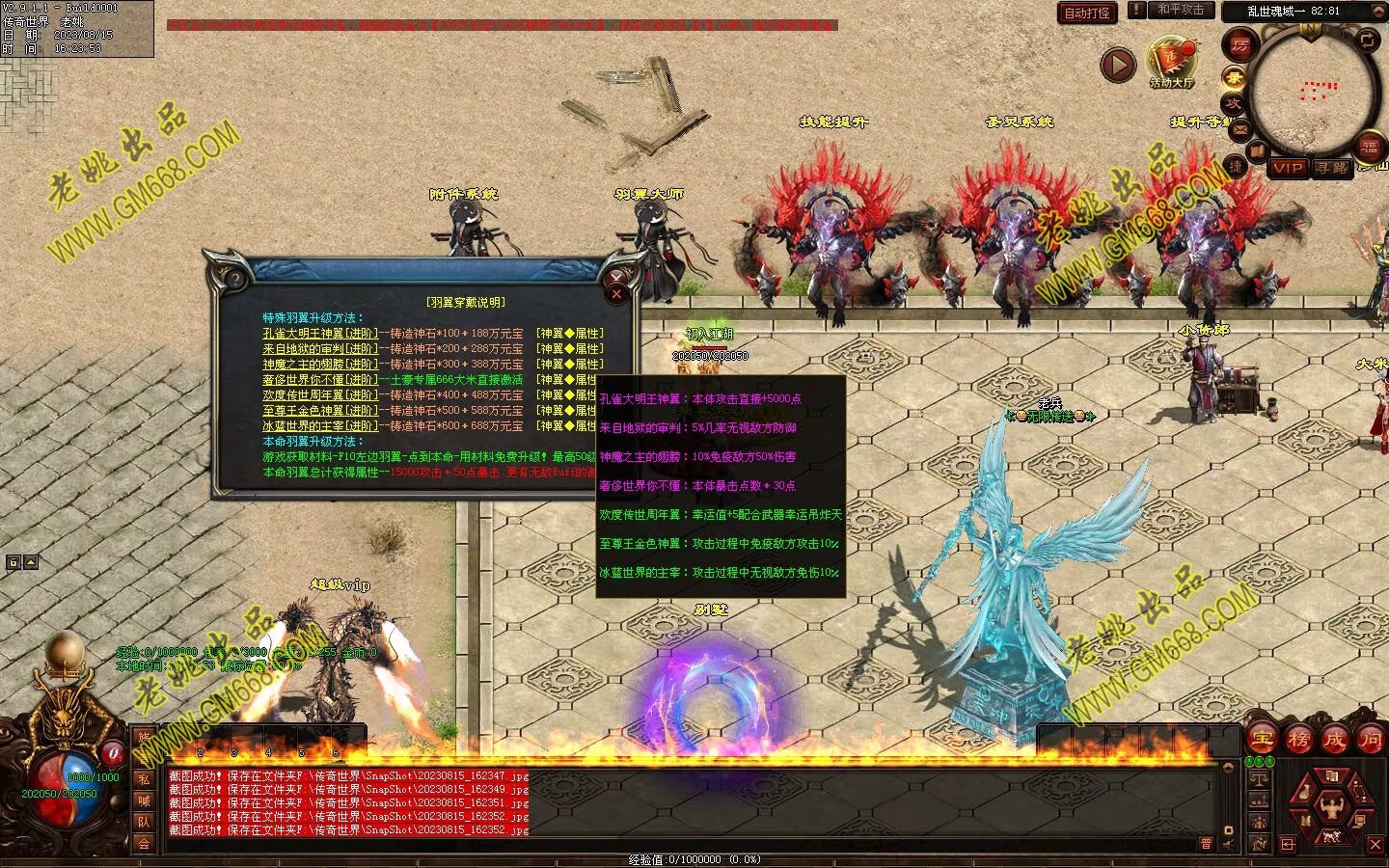Activate the 寻路 pathfinding button
1389x868 pixels.
pos(1332,168)
